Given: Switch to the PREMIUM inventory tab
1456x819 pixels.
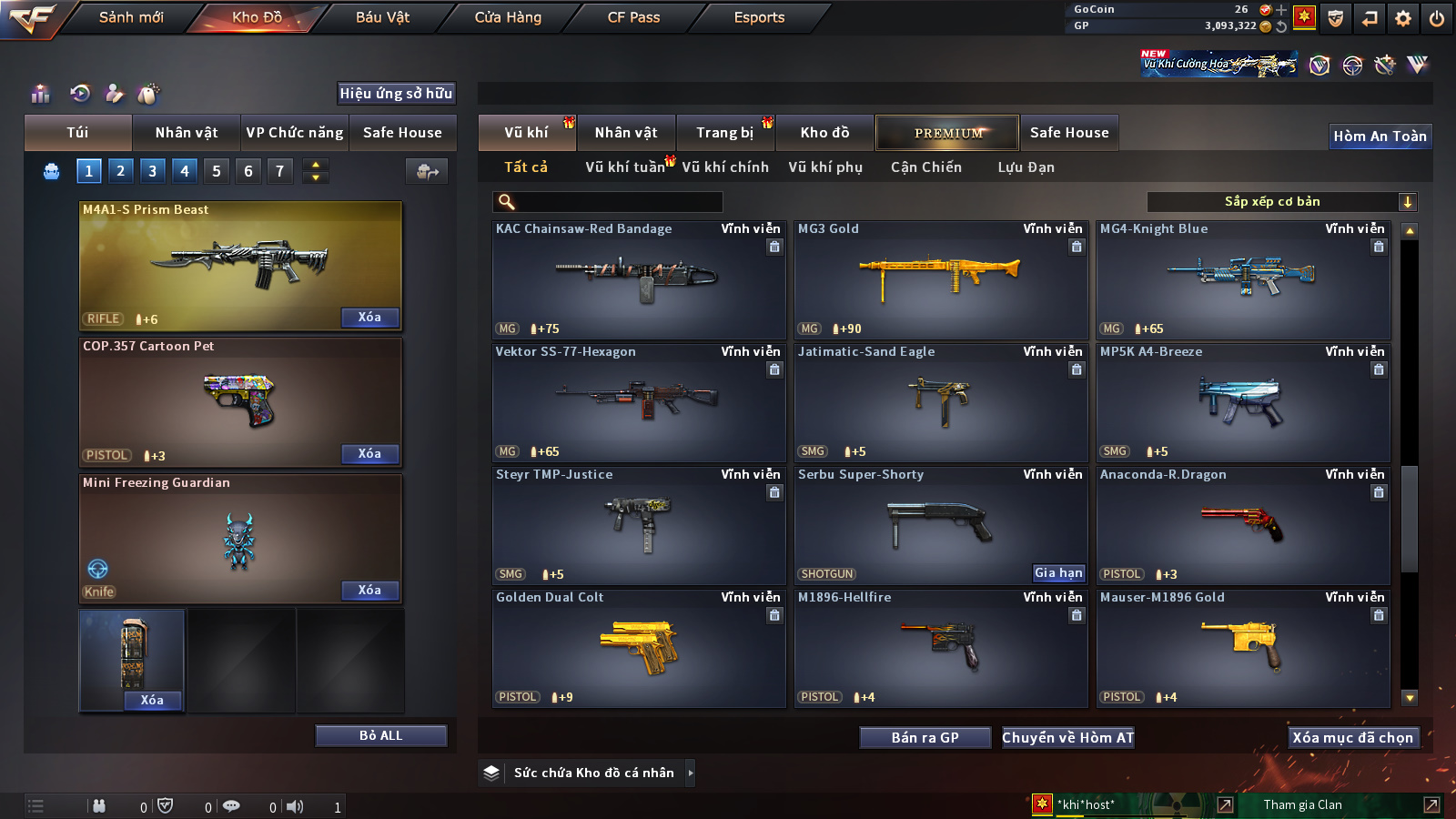Looking at the screenshot, I should (947, 133).
